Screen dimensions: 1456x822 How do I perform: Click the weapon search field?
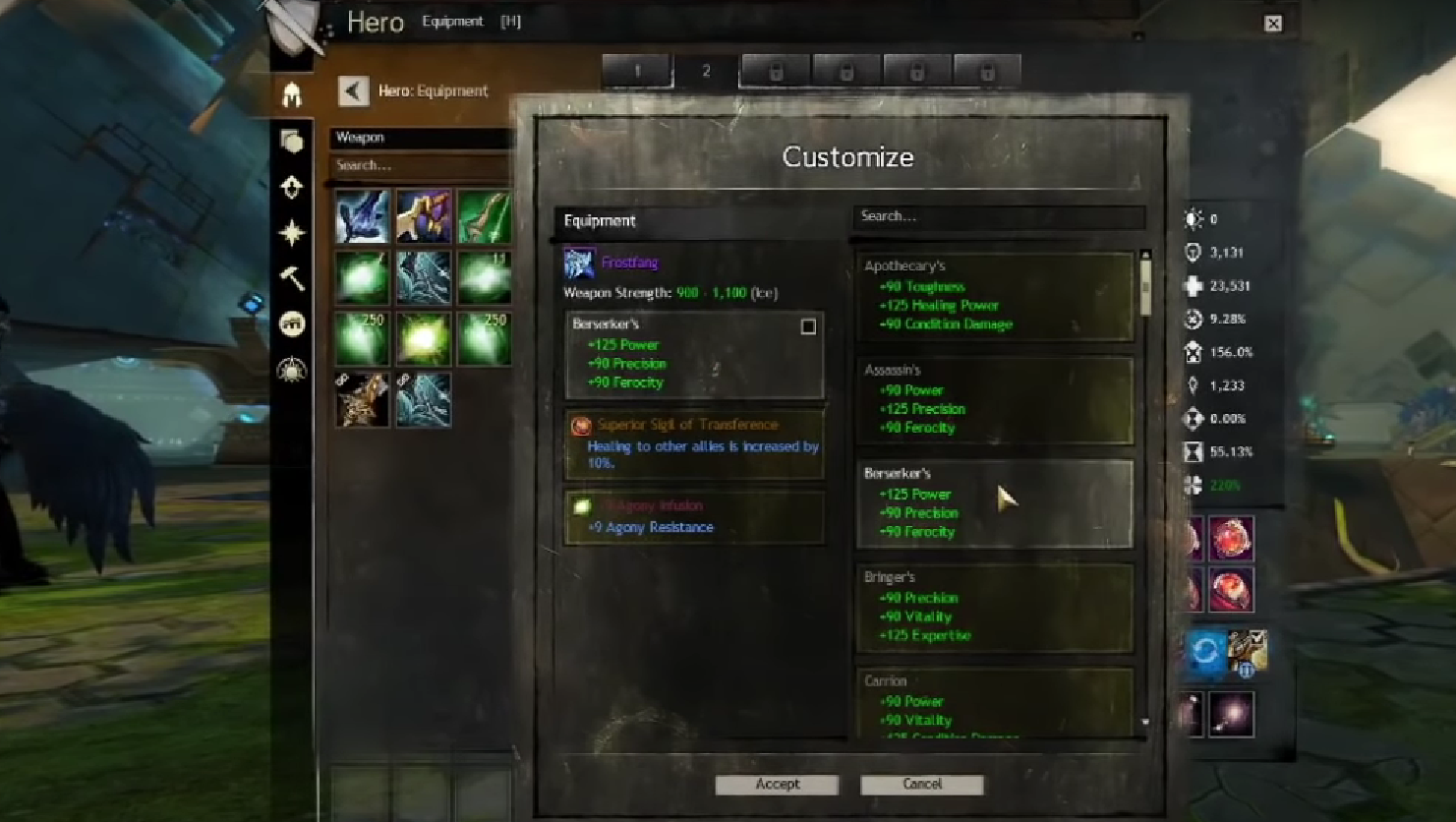tap(423, 165)
